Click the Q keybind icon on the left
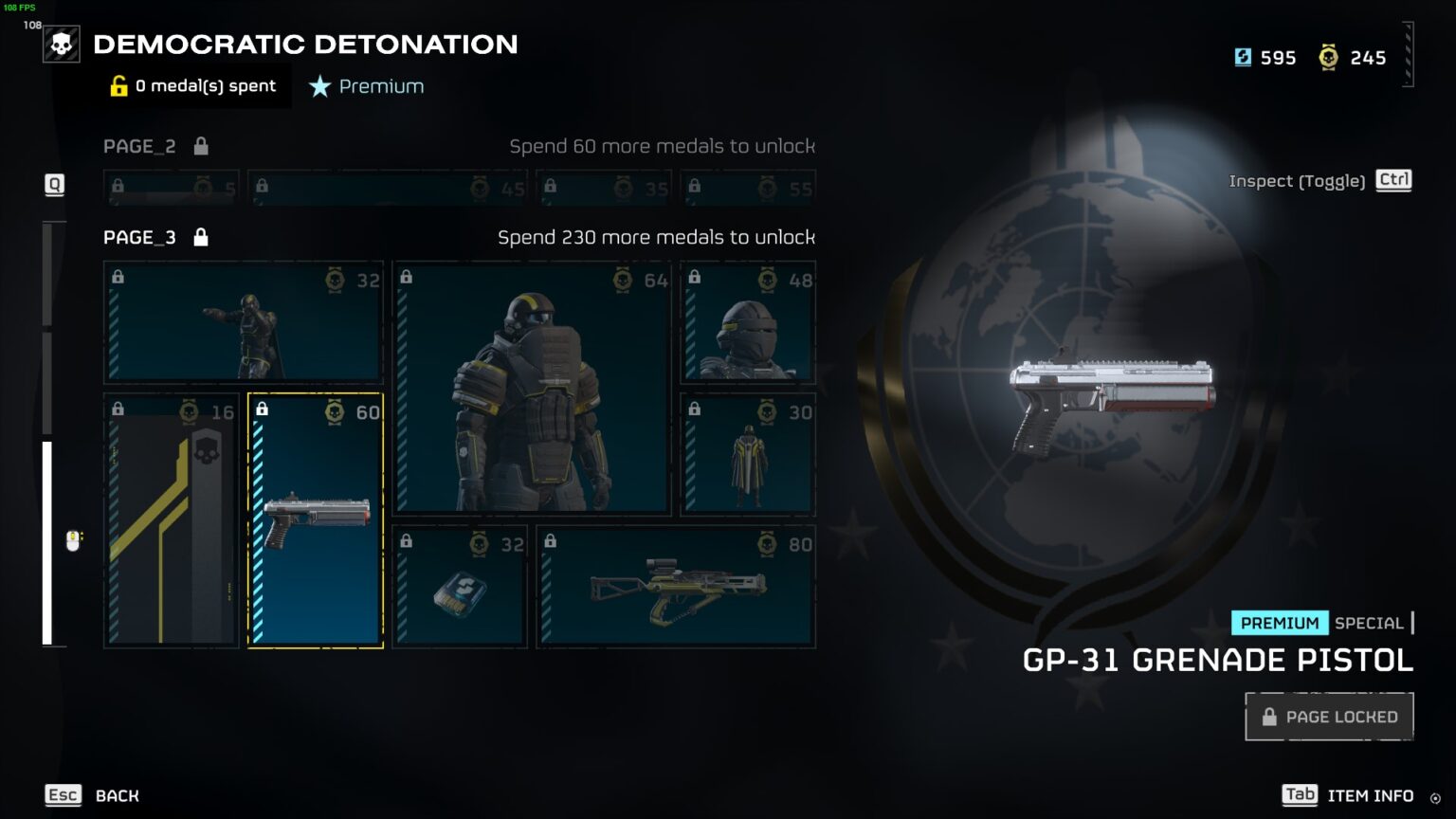1456x819 pixels. tap(54, 185)
